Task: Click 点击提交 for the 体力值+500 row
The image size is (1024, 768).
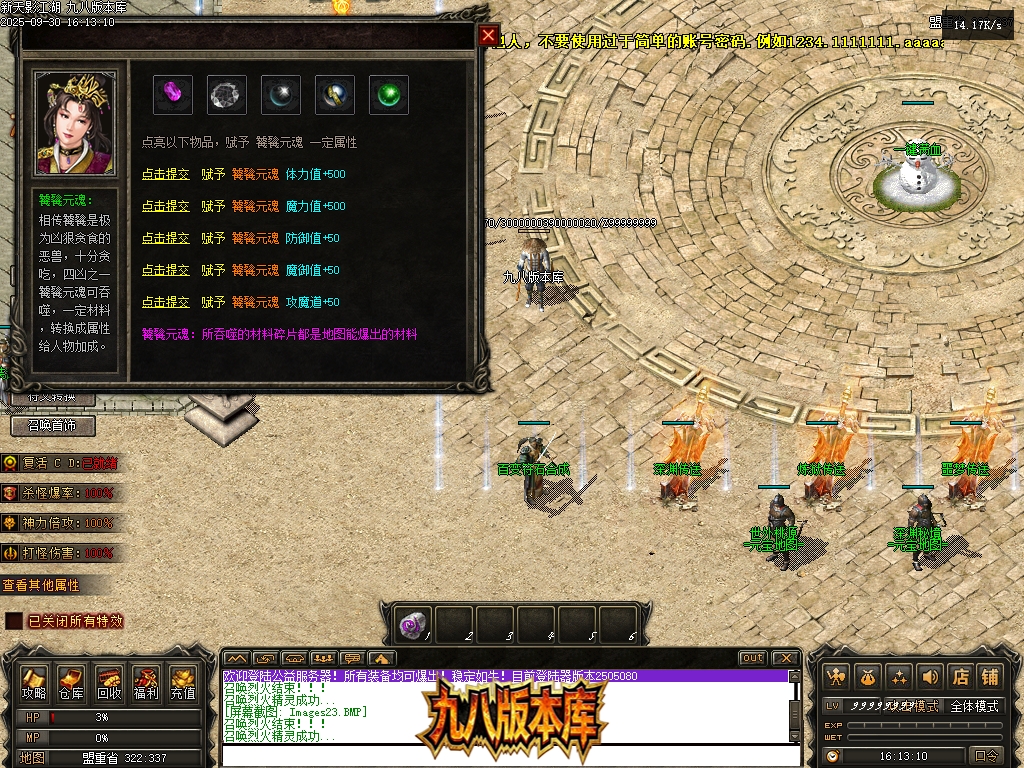Action: (165, 174)
